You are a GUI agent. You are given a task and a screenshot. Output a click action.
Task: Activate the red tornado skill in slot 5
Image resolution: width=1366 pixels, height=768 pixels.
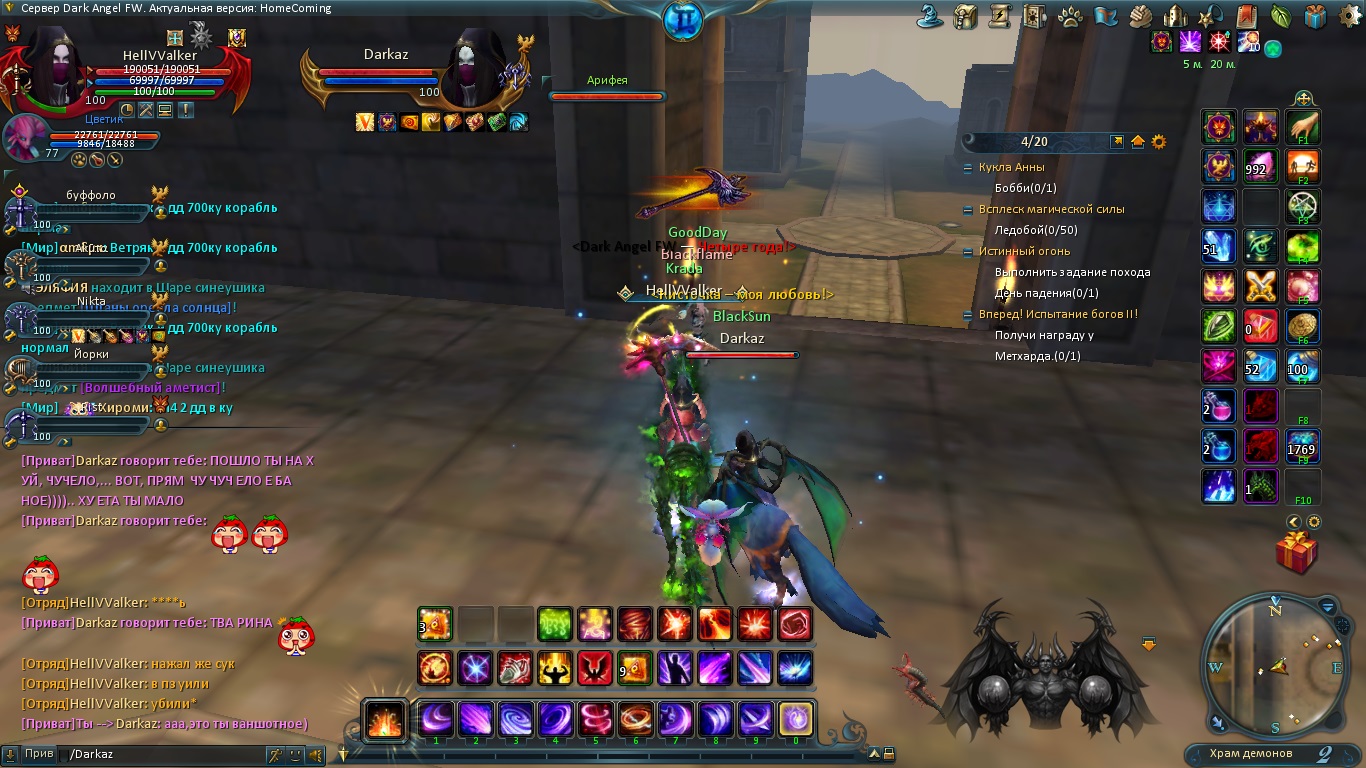tap(596, 719)
